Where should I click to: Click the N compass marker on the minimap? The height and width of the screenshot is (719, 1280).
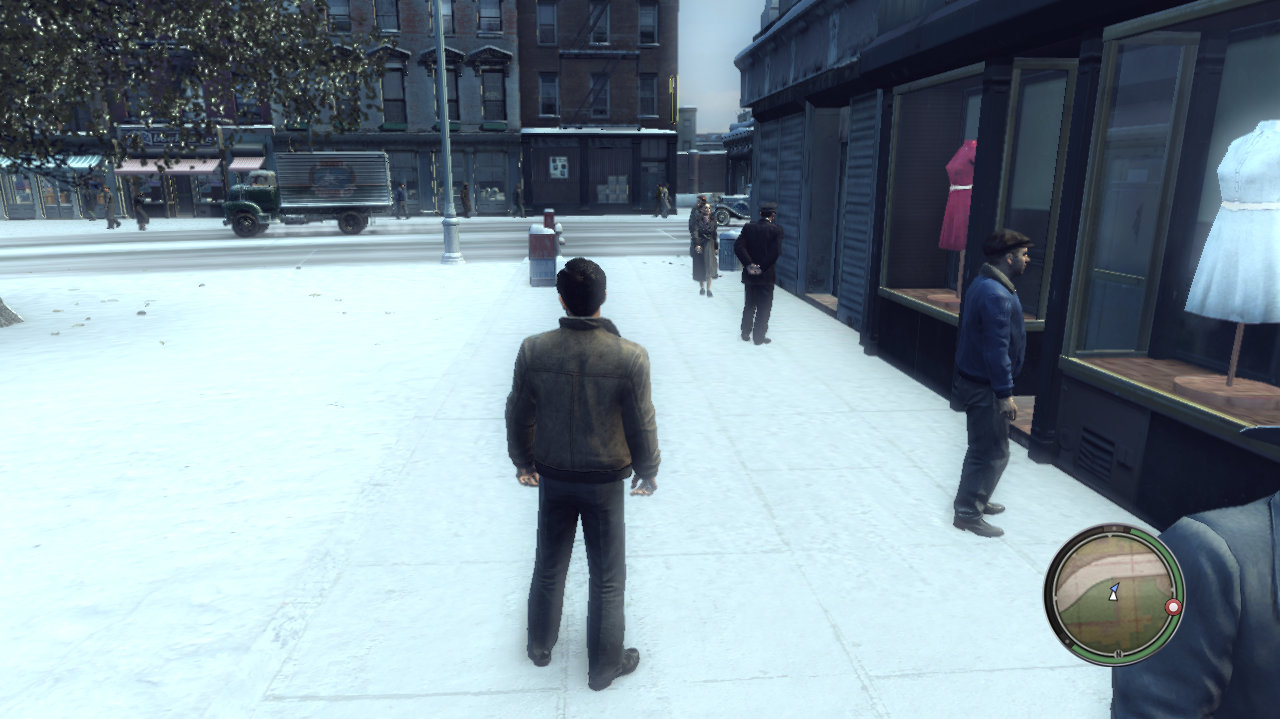(x=1117, y=654)
